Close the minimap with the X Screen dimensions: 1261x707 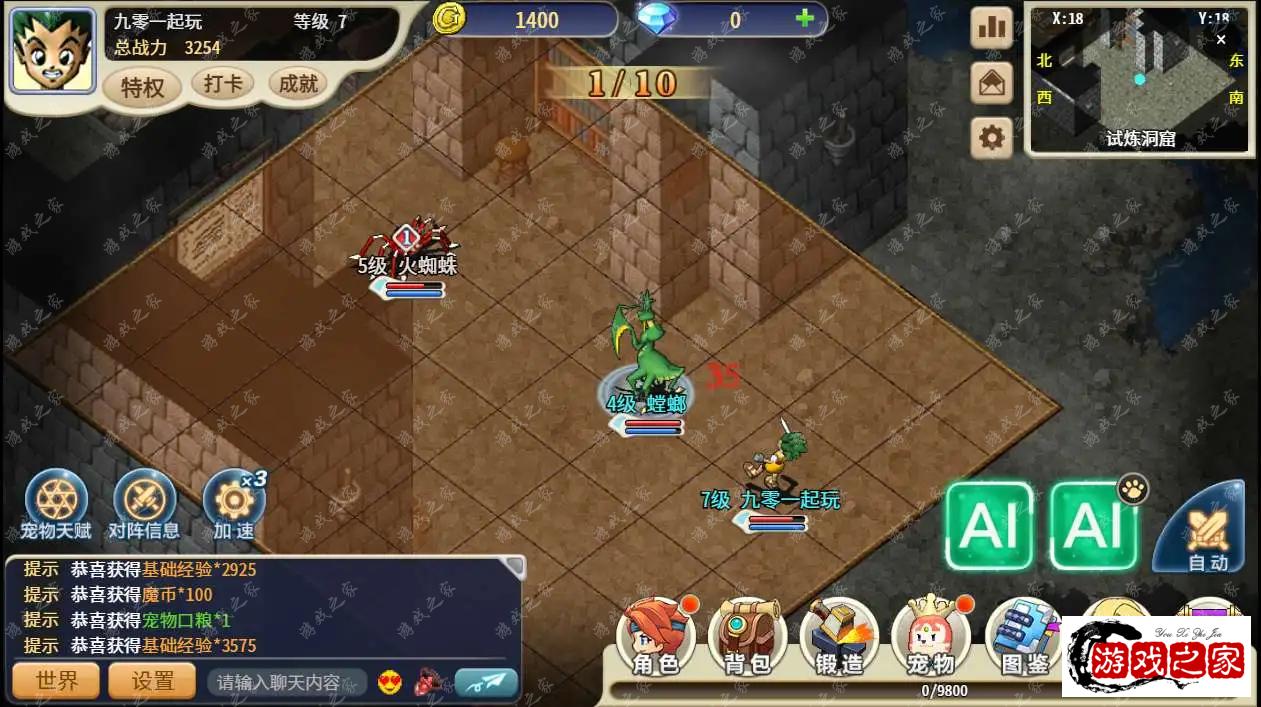[x=1220, y=40]
